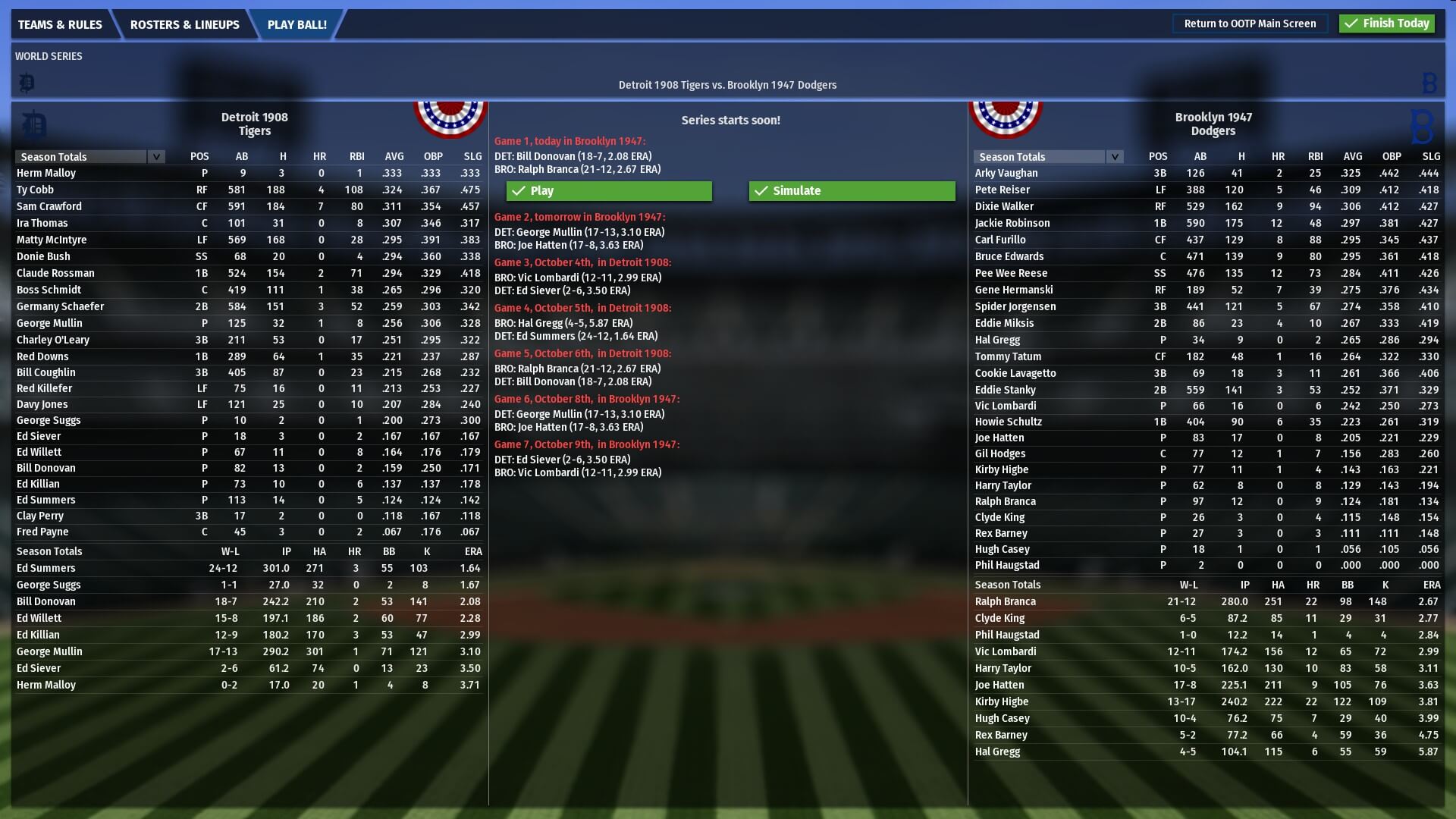Select Jackie Robinson in Dodgers batting list
This screenshot has width=1456, height=819.
1012,223
